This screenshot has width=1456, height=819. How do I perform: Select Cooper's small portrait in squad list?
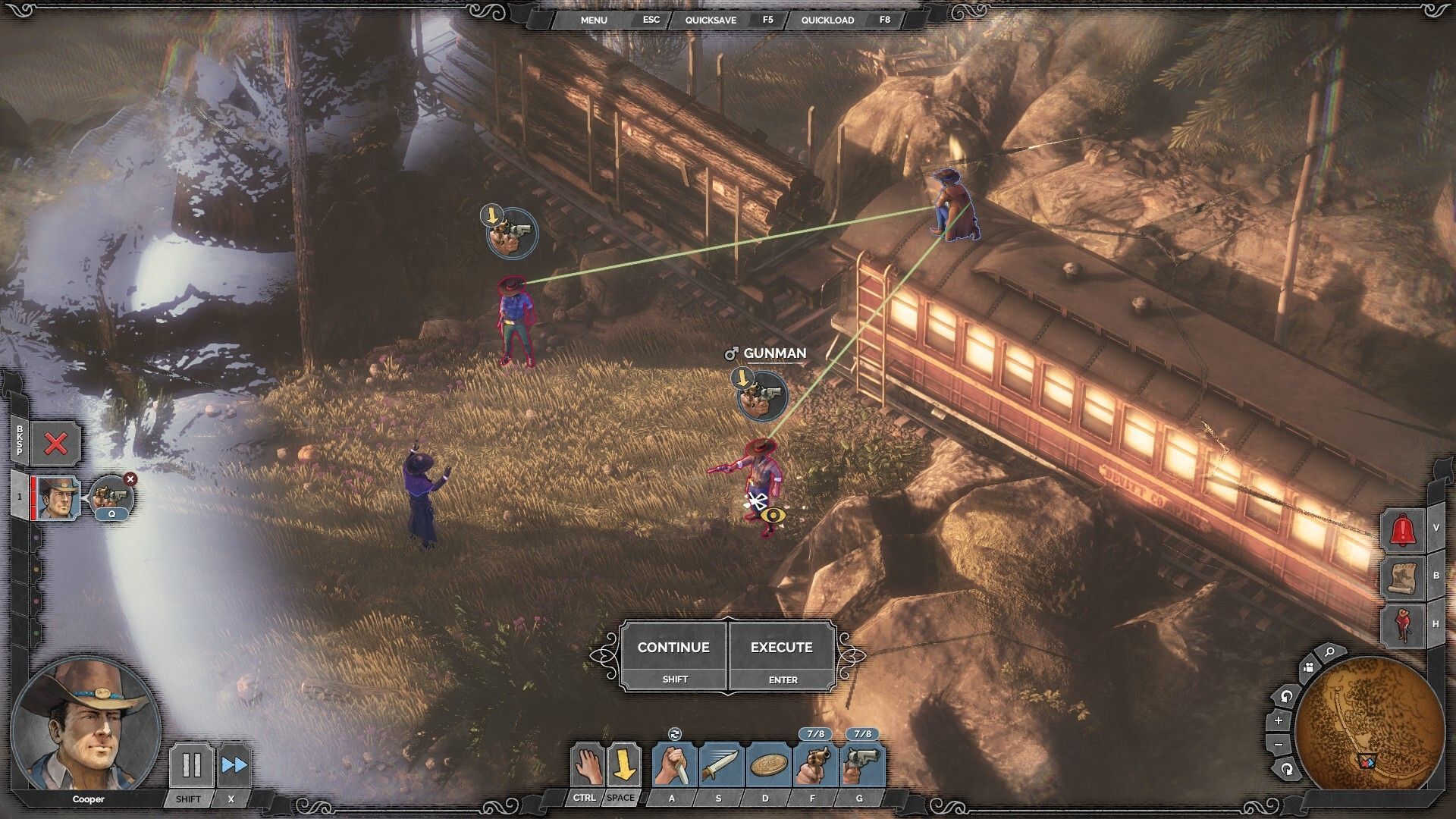(58, 497)
